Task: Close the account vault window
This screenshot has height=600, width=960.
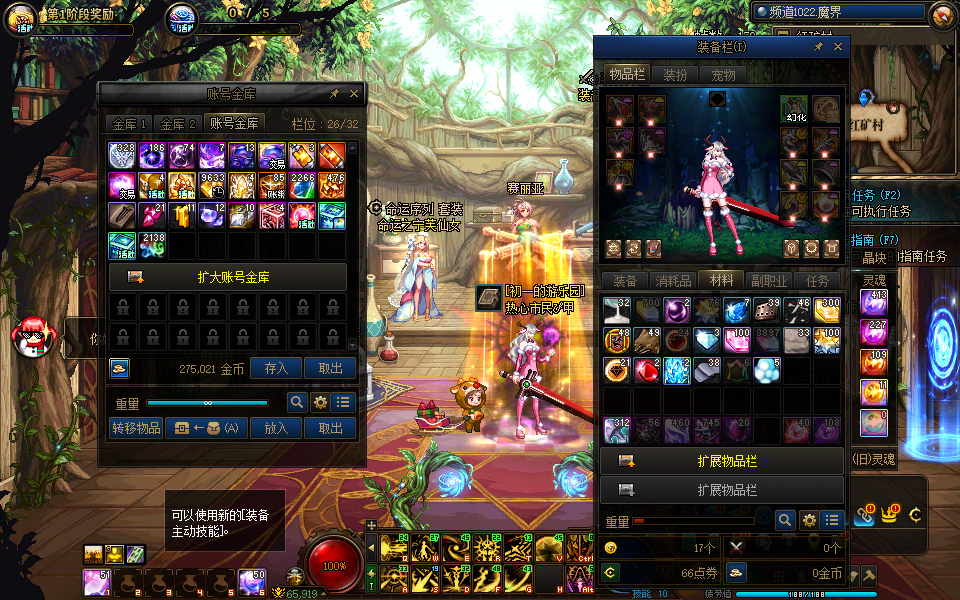Action: coord(354,93)
